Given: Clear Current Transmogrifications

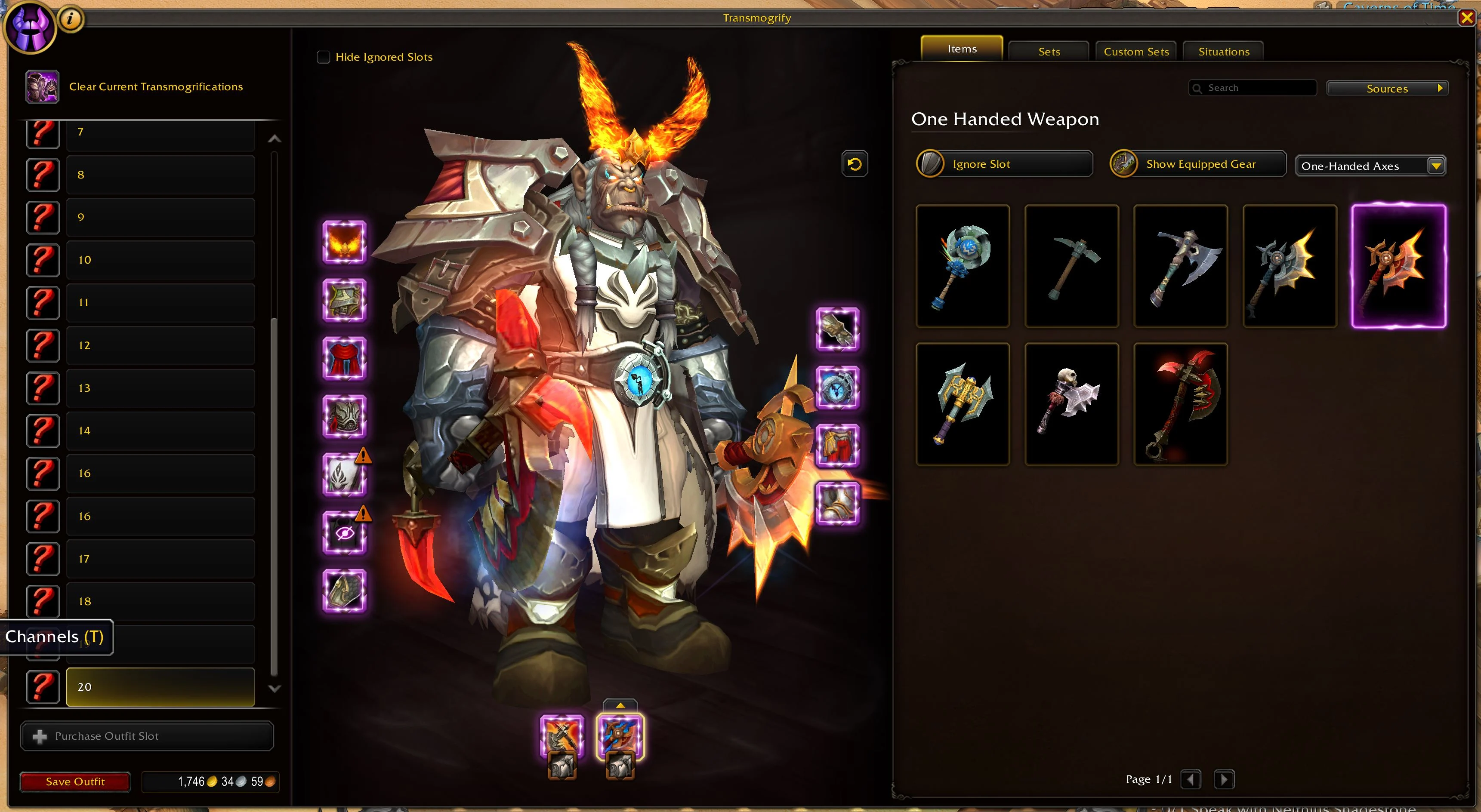Looking at the screenshot, I should (x=155, y=87).
